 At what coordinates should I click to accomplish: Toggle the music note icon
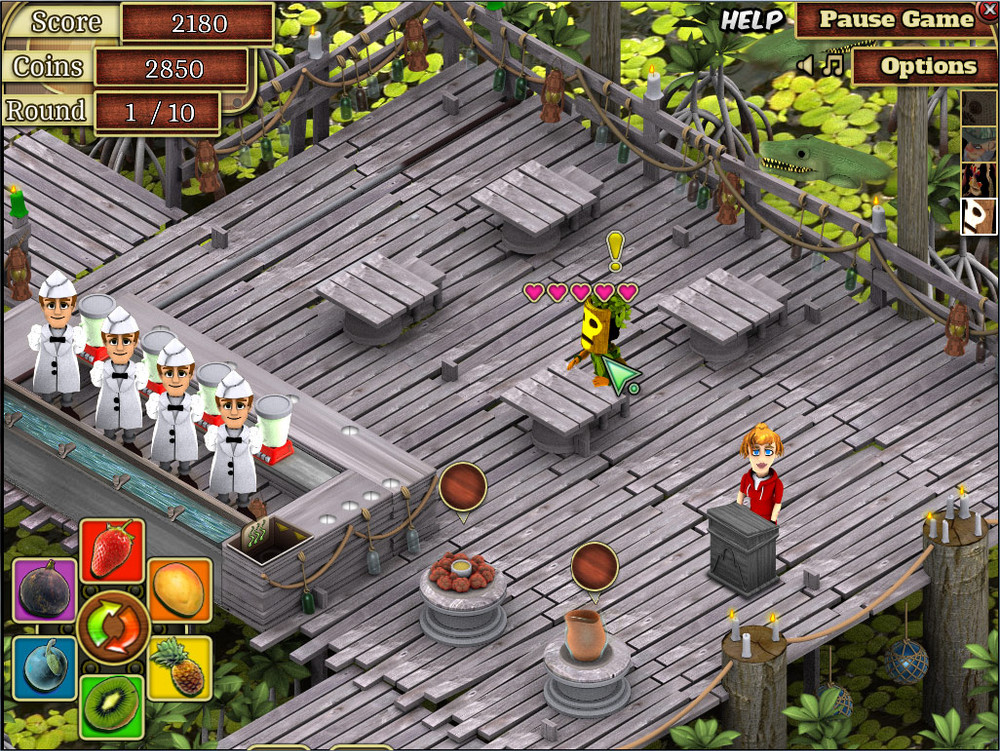point(832,66)
